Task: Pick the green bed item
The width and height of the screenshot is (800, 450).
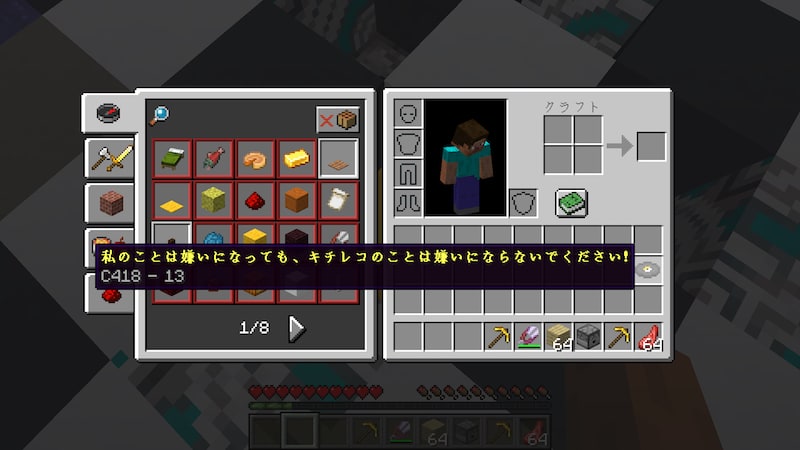Action: (x=173, y=158)
